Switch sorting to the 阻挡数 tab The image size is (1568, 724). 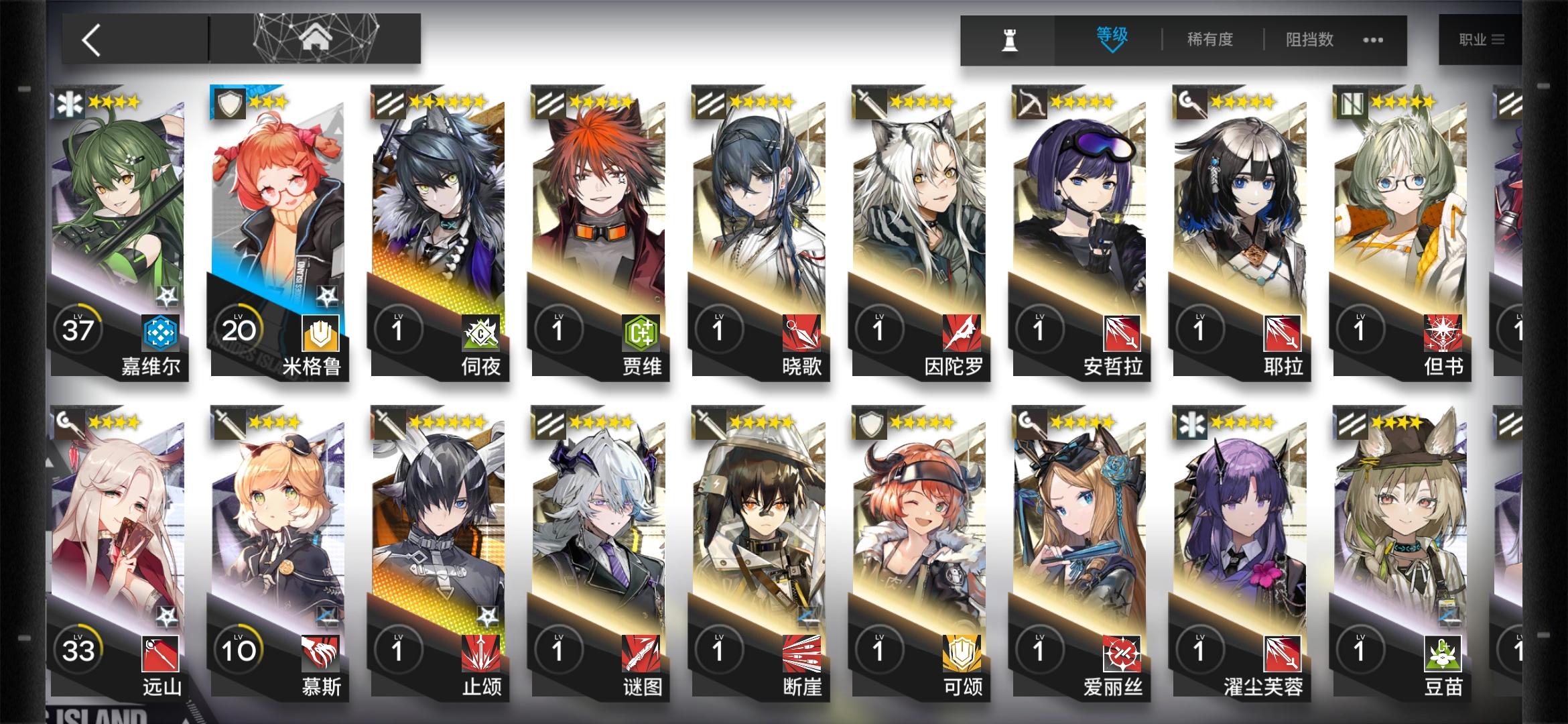tap(1308, 40)
